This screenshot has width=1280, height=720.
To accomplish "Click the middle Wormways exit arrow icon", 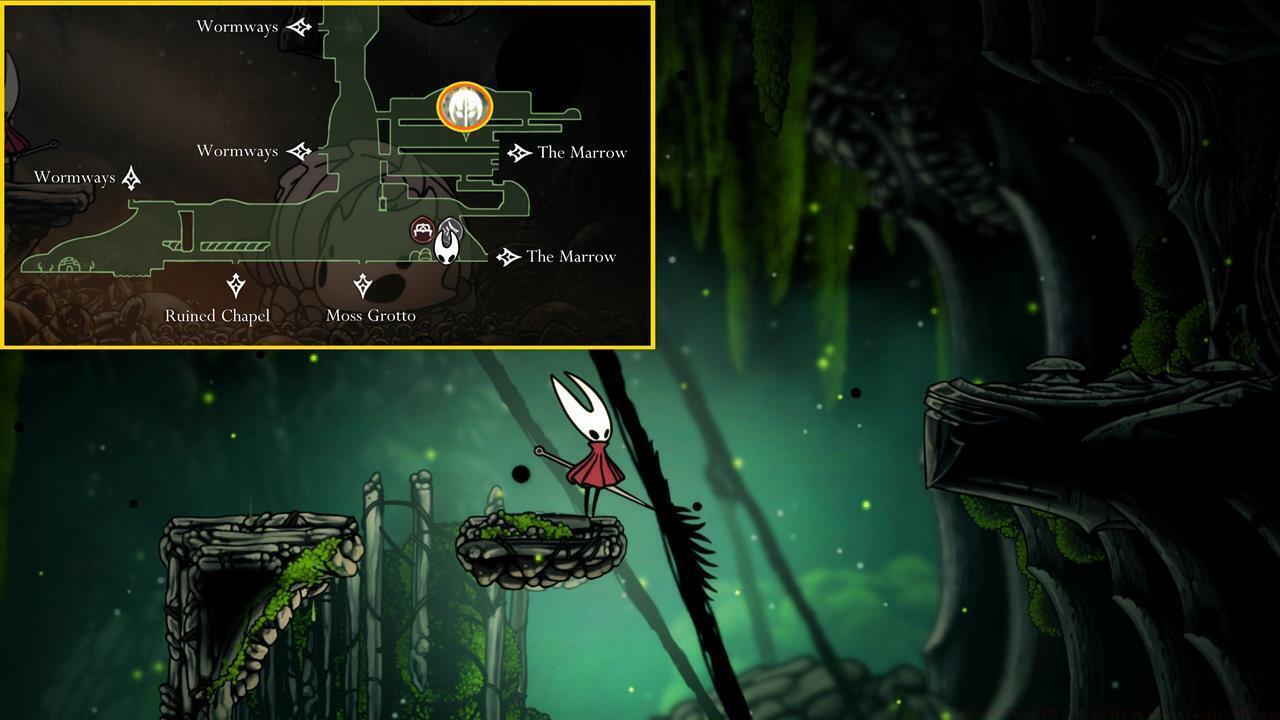I will pos(300,151).
